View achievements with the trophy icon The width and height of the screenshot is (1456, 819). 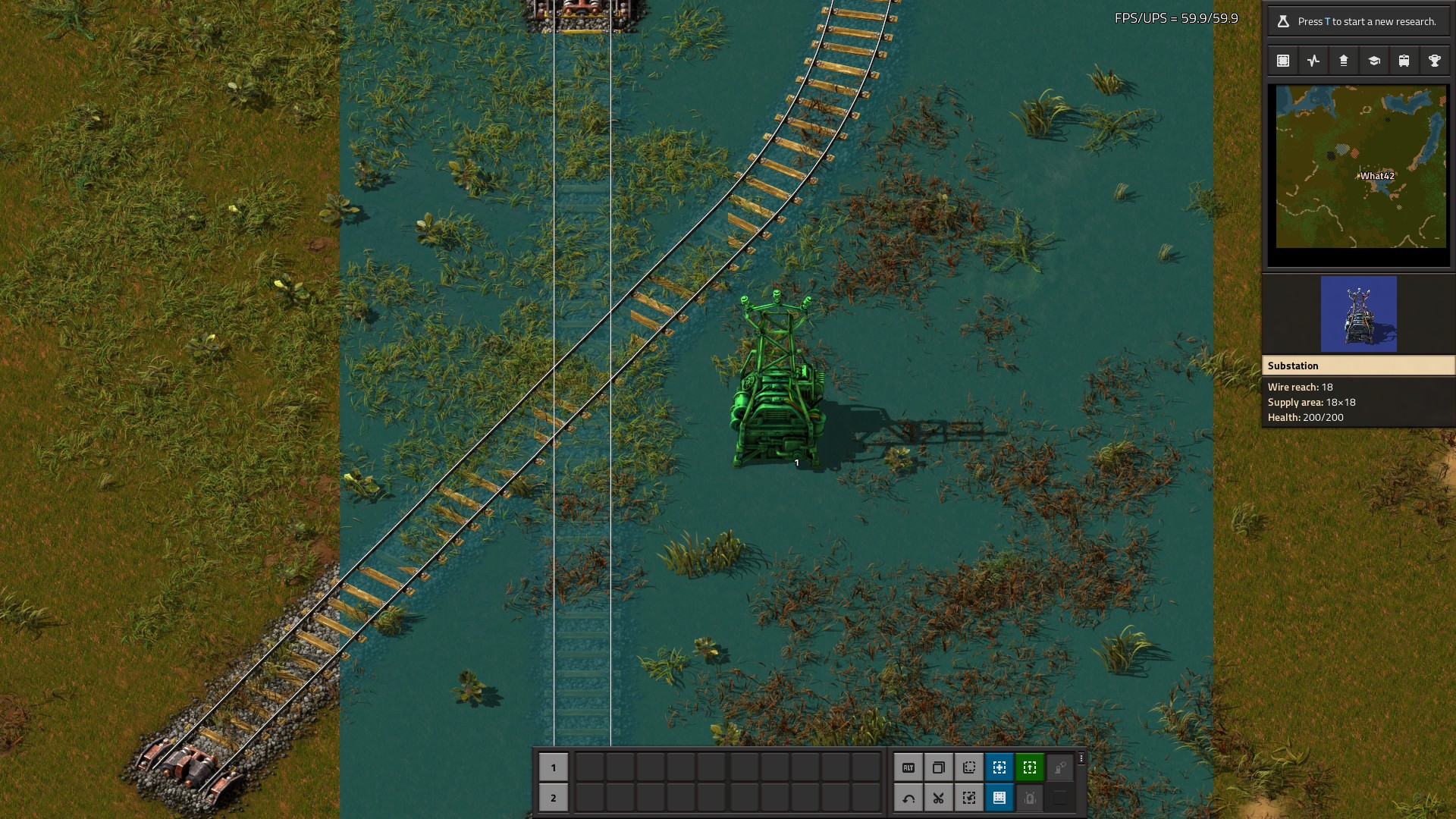click(x=1435, y=61)
